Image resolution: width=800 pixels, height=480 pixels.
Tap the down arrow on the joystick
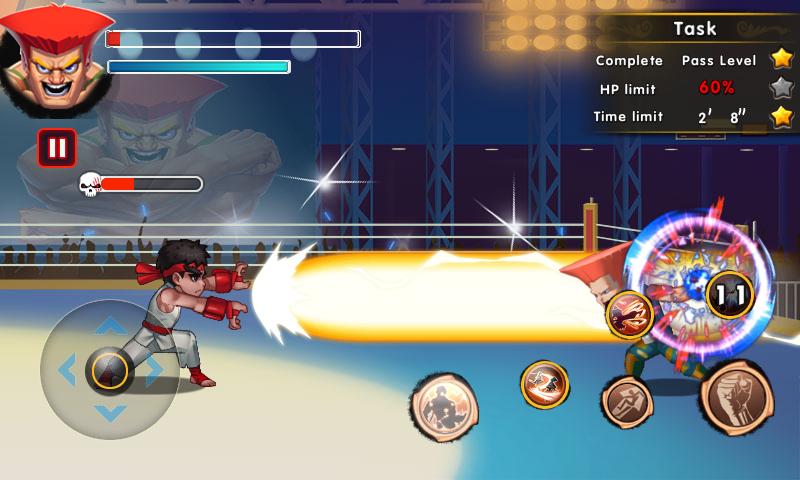(110, 411)
